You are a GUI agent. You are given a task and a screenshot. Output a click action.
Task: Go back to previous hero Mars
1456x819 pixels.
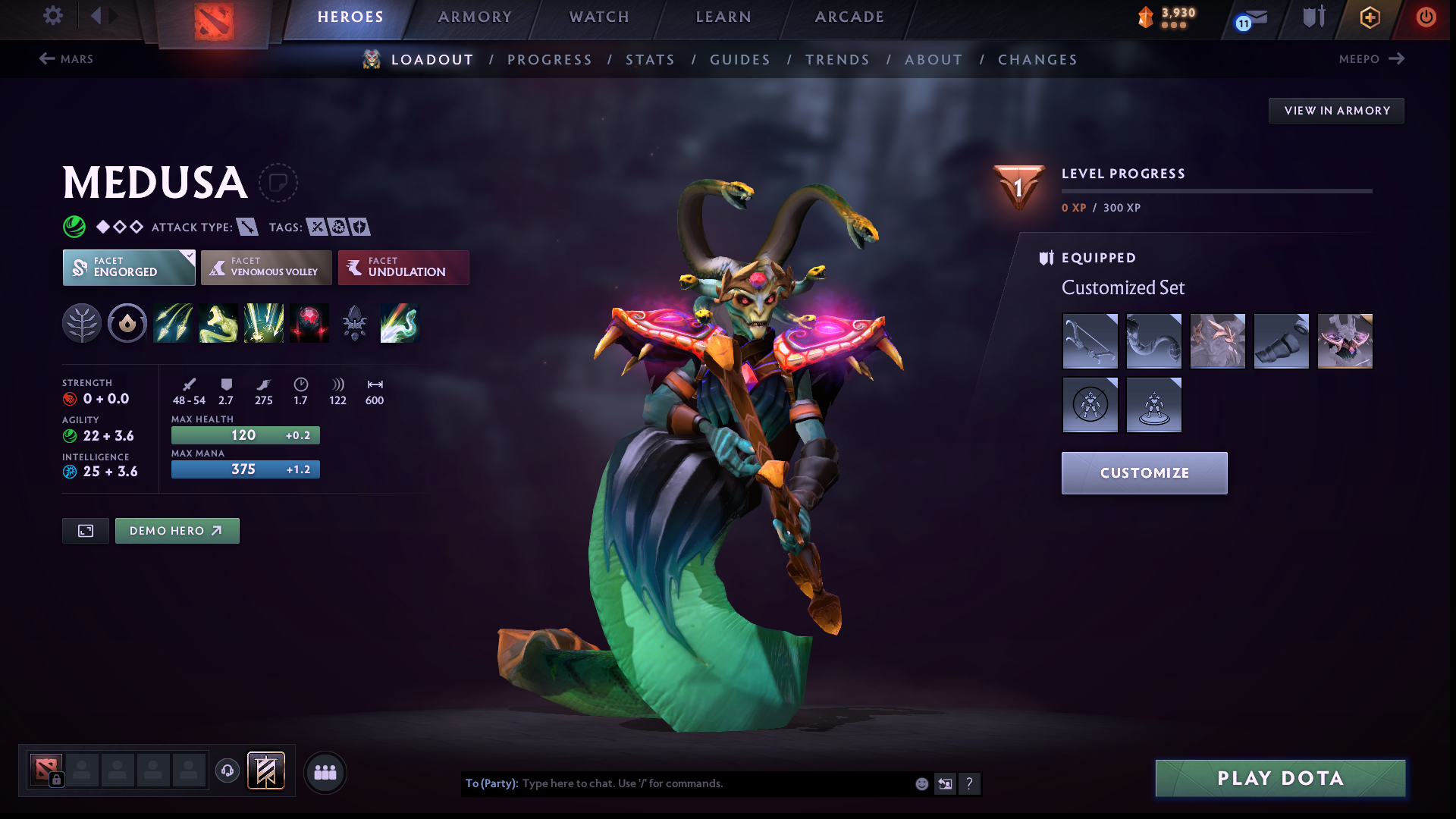66,59
